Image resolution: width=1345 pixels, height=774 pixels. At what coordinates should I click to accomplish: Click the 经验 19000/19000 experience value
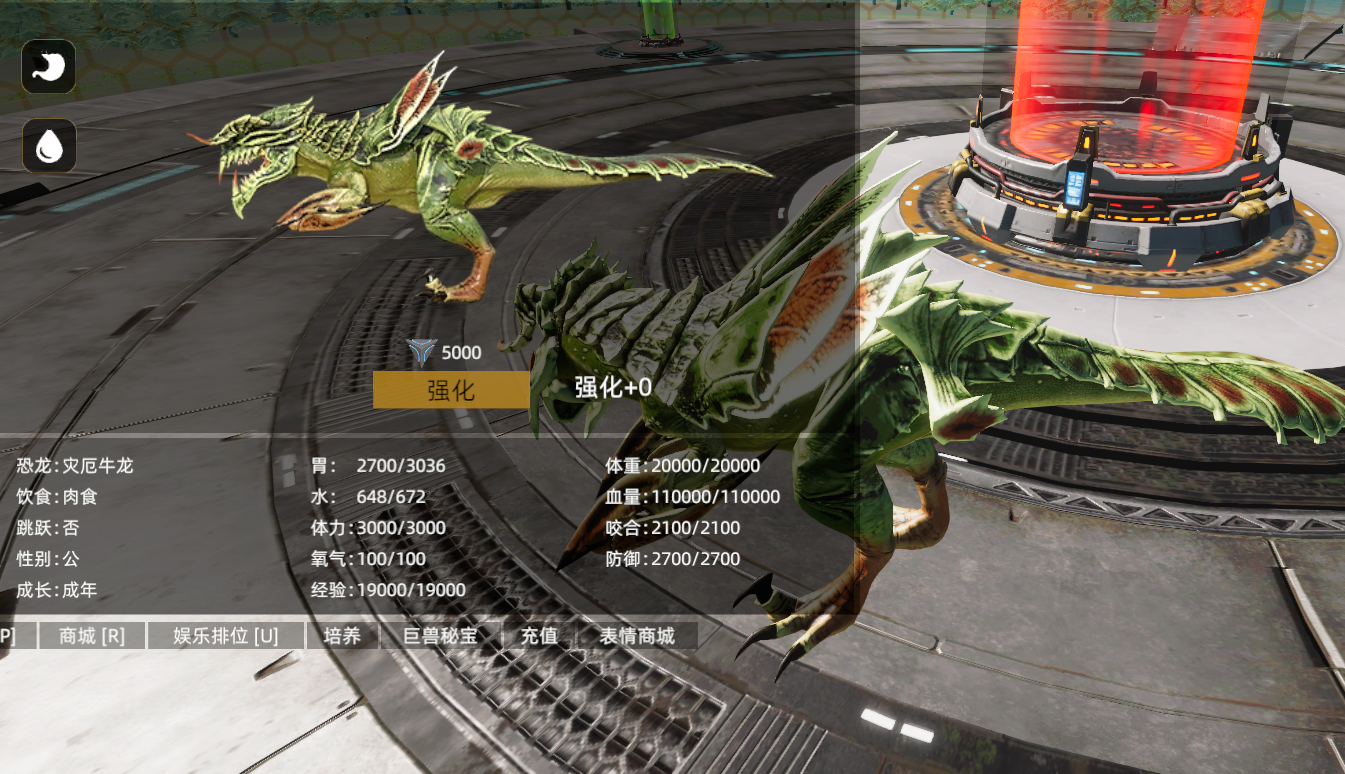tap(385, 590)
